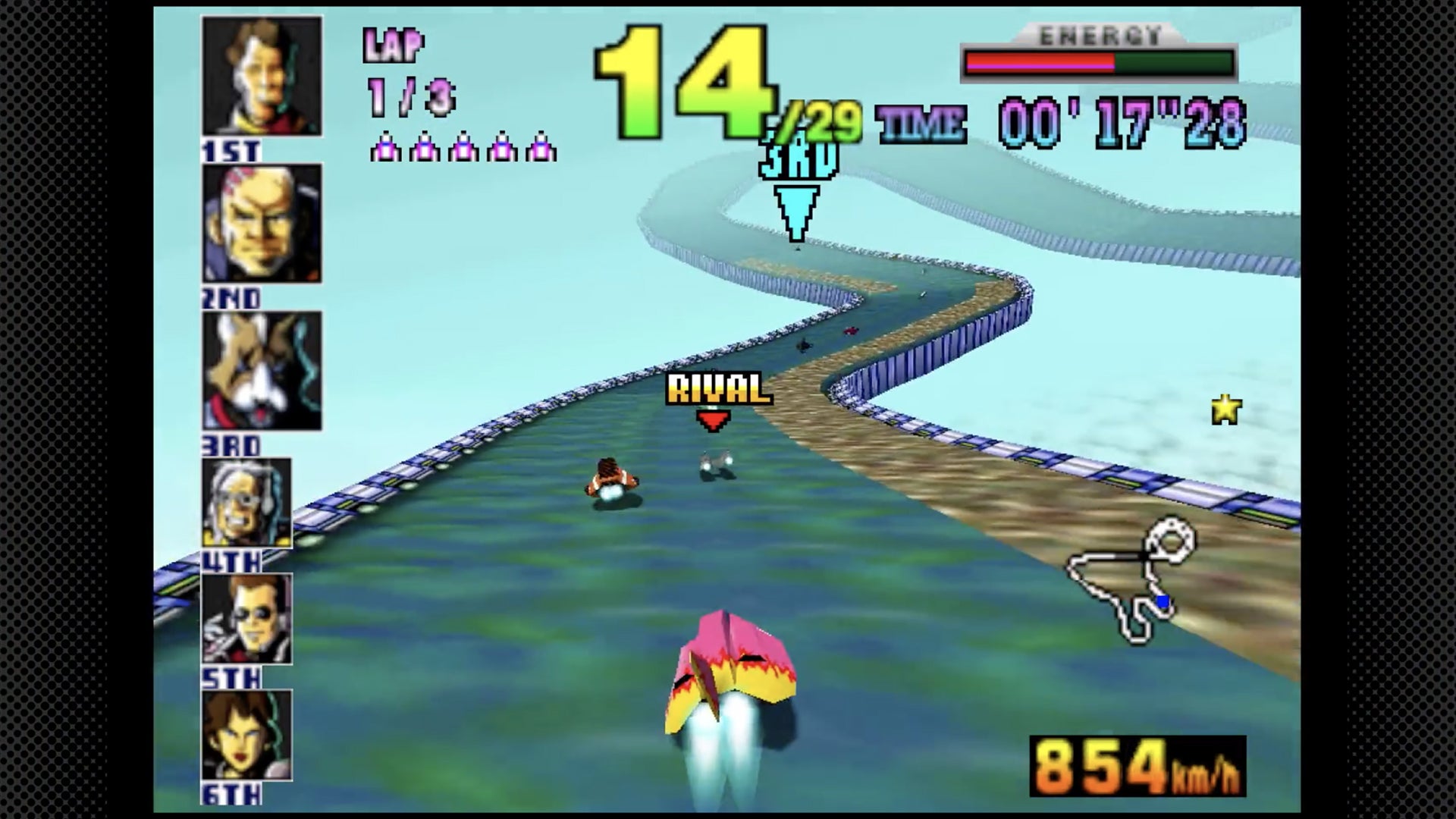1456x819 pixels.
Task: Click the fox pilot in 3RD place
Action: [x=258, y=372]
